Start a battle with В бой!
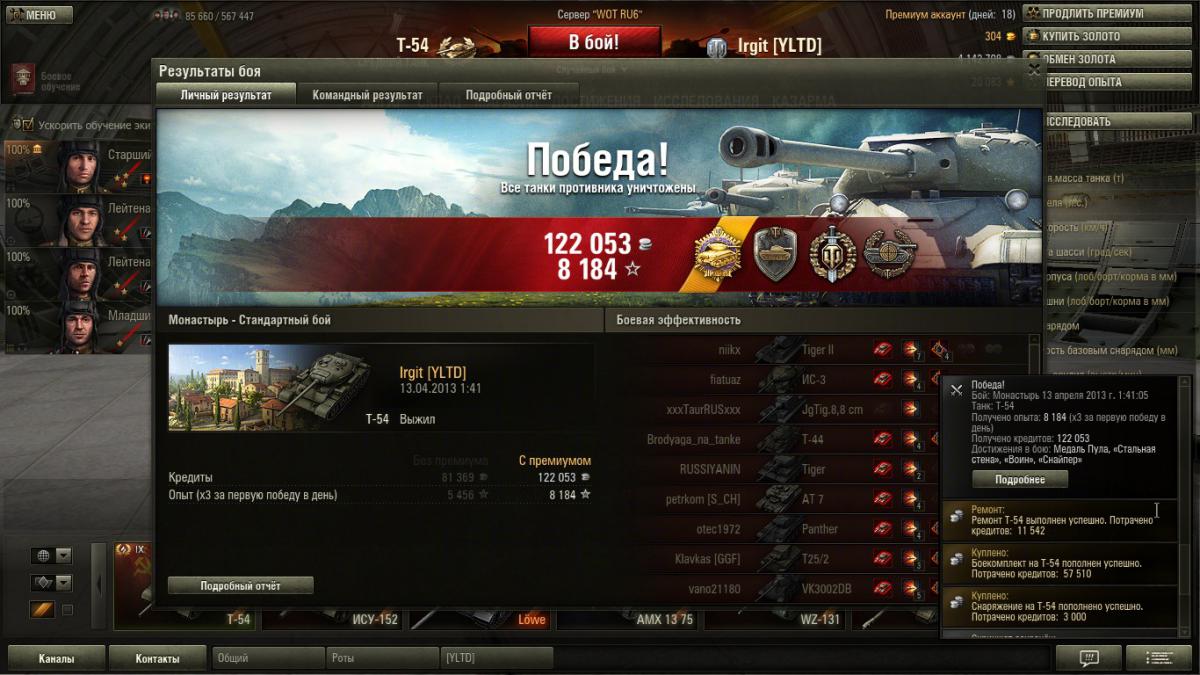Viewport: 1200px width, 675px height. (x=594, y=42)
